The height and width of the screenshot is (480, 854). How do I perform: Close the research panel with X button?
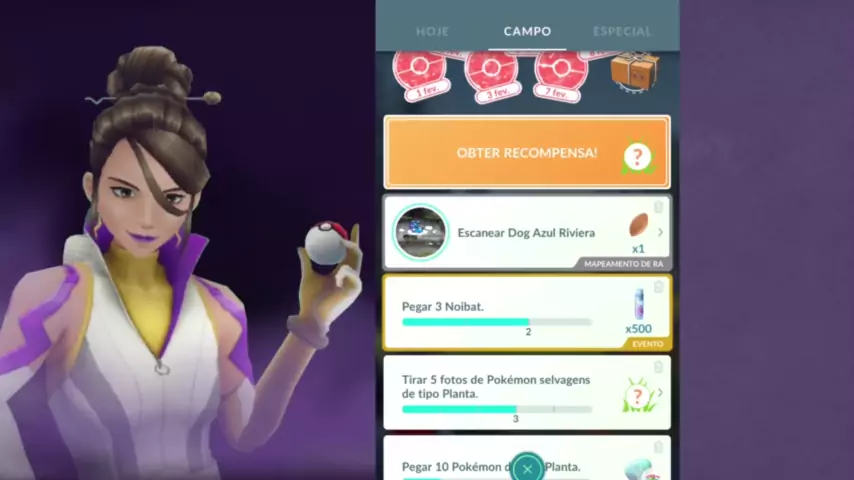point(527,468)
